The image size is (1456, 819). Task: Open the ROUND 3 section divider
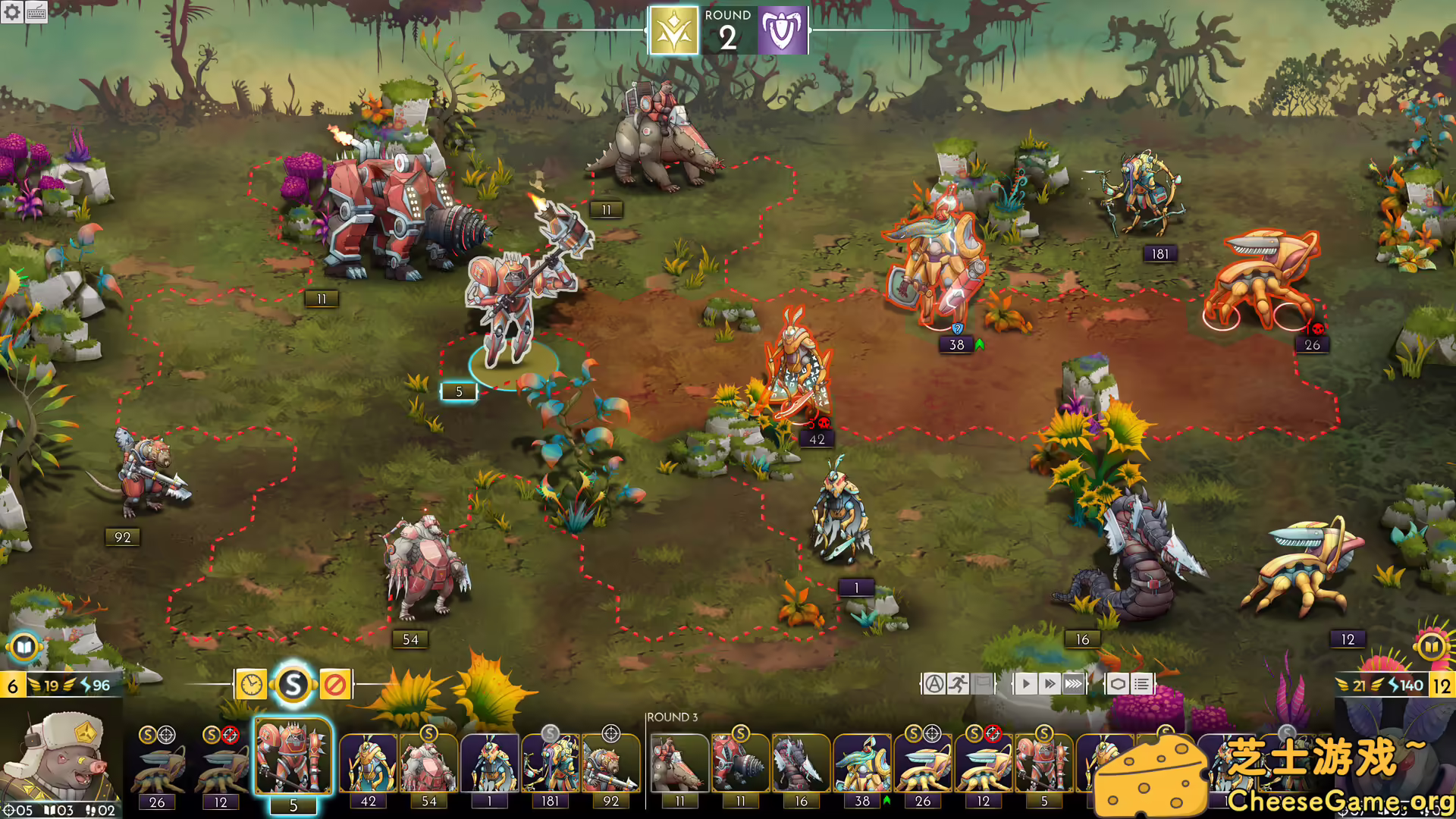tap(672, 715)
